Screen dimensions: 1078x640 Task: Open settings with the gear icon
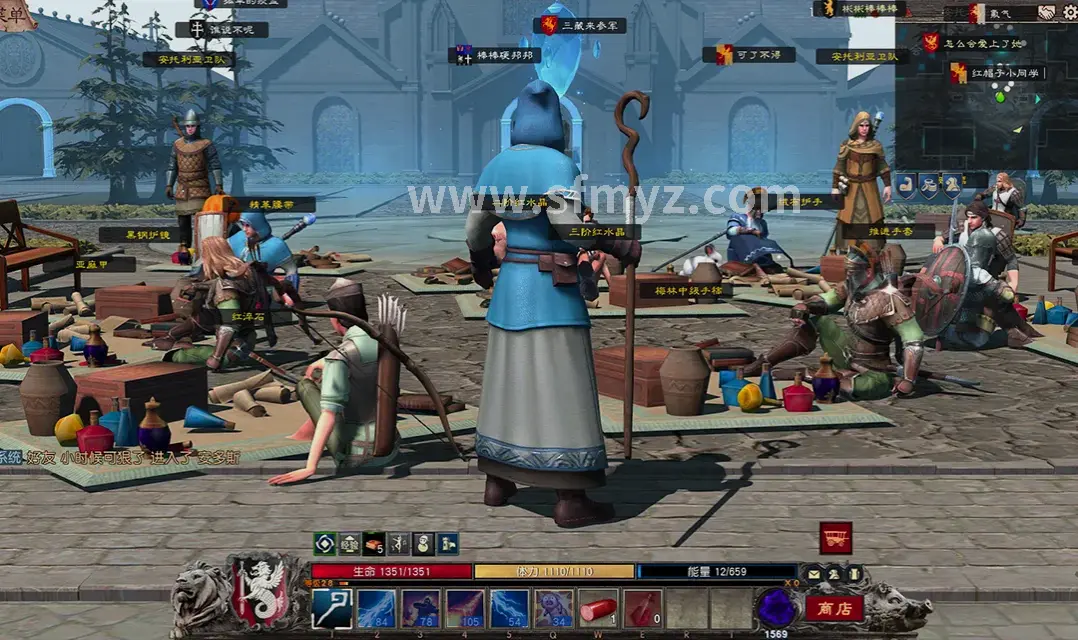point(1069,12)
